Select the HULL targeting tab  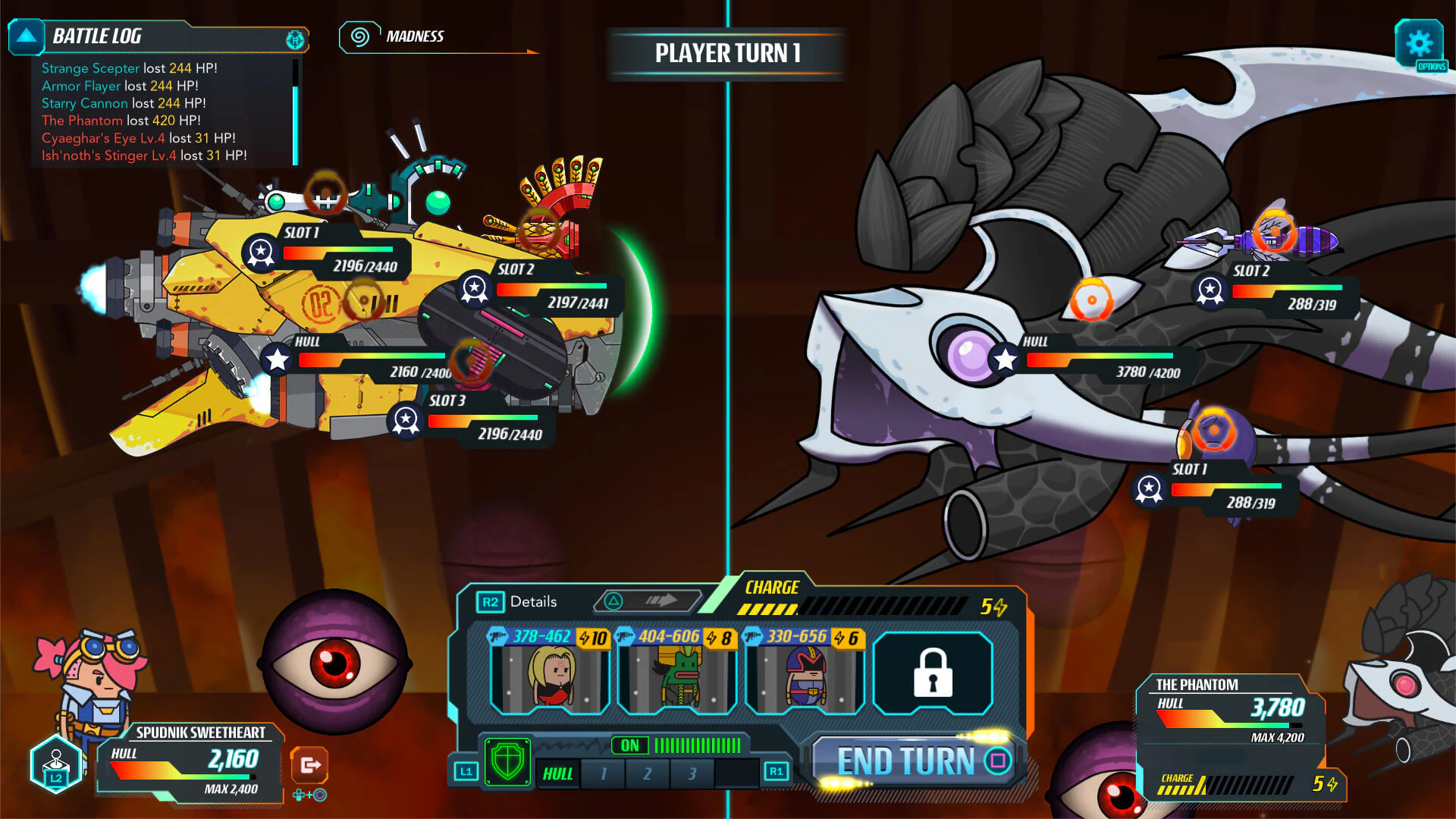point(557,773)
